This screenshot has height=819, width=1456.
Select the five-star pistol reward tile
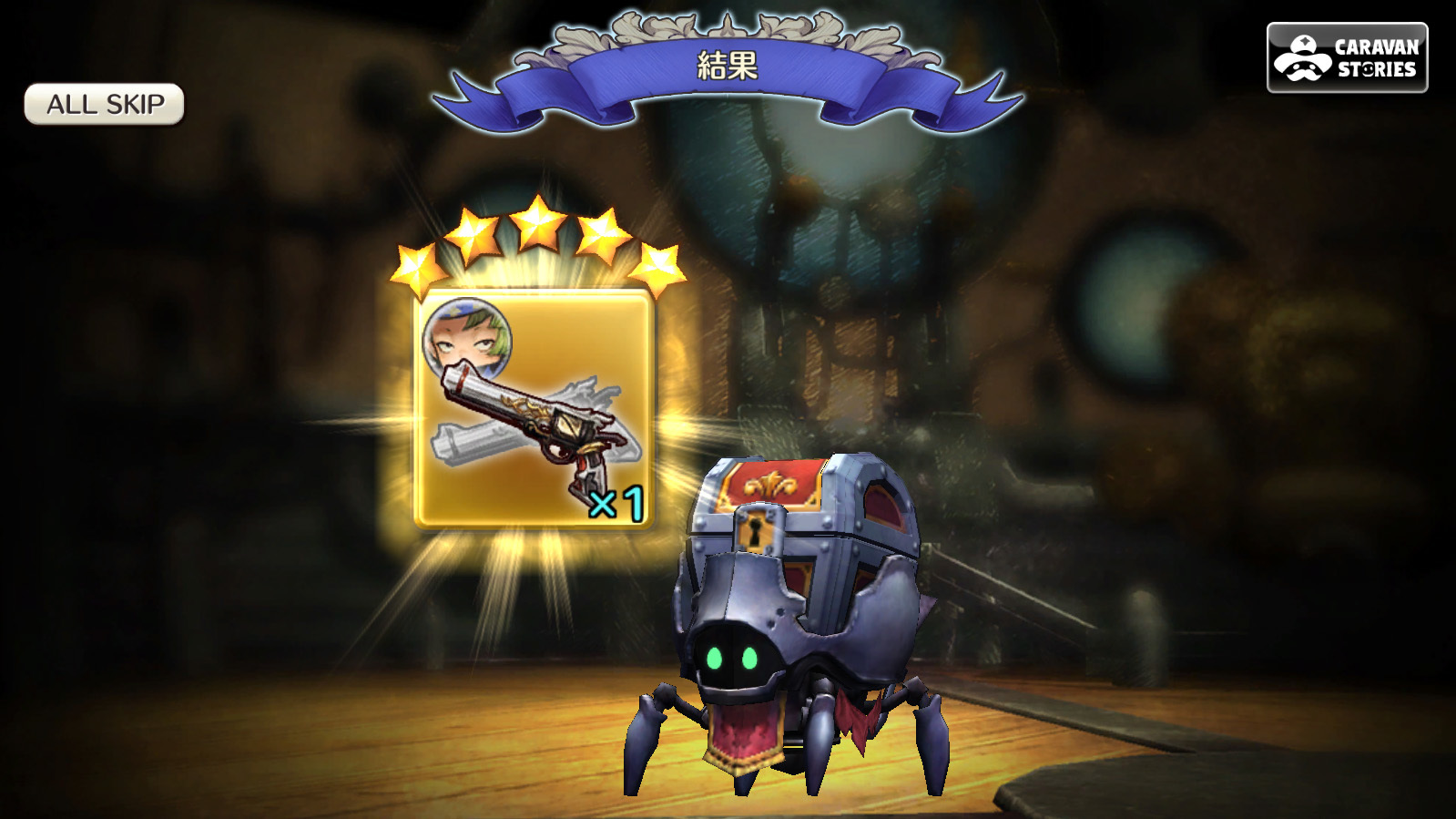pyautogui.click(x=534, y=408)
